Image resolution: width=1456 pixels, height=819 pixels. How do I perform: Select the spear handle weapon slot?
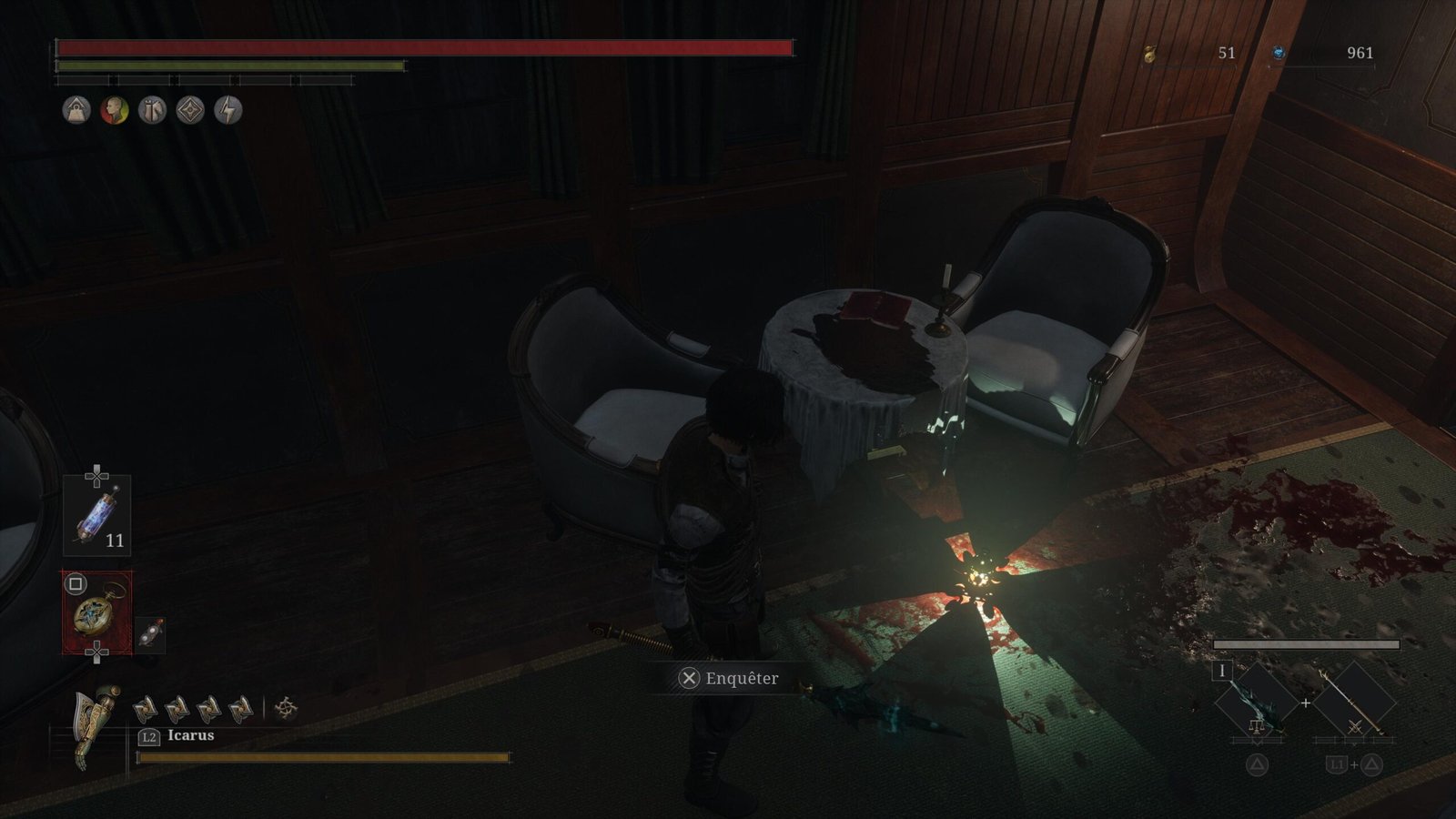[x=1354, y=703]
